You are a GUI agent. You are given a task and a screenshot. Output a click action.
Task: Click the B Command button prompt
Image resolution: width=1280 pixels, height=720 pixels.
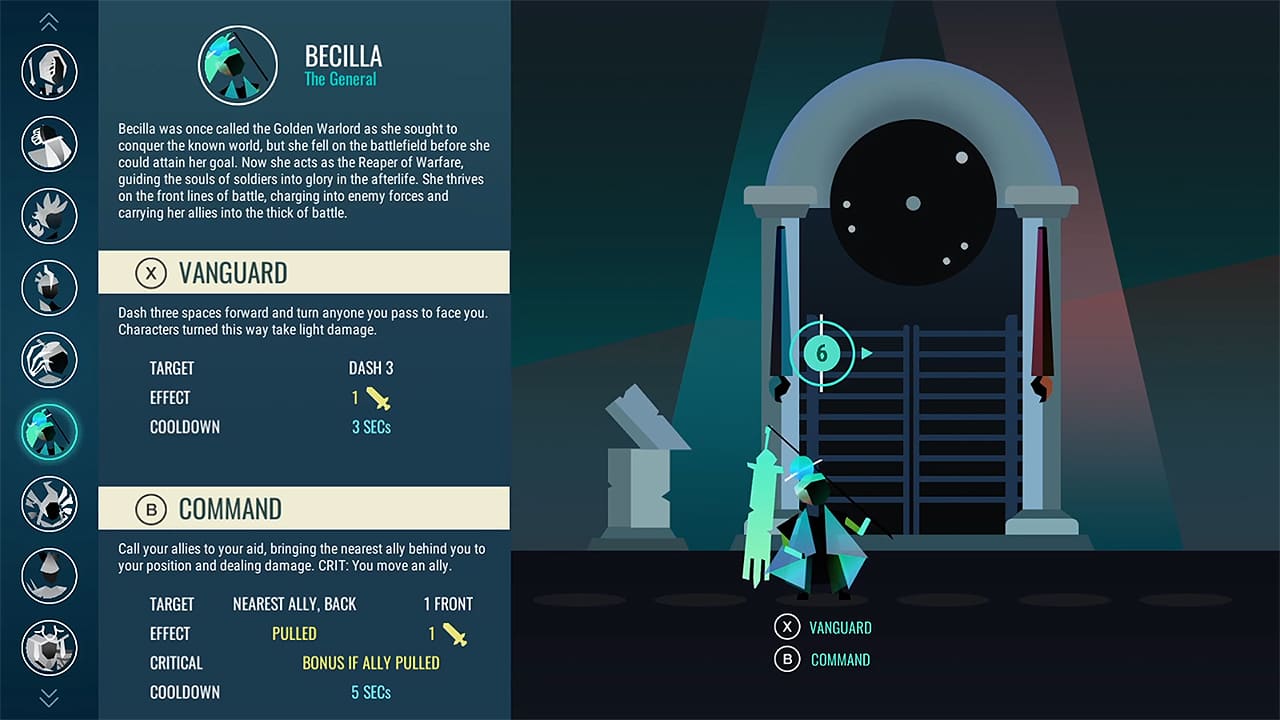click(x=820, y=659)
